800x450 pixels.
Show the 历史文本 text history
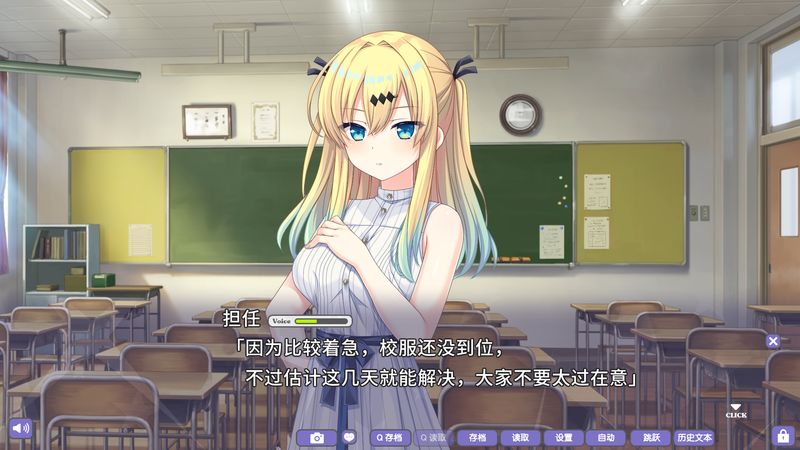pyautogui.click(x=694, y=437)
